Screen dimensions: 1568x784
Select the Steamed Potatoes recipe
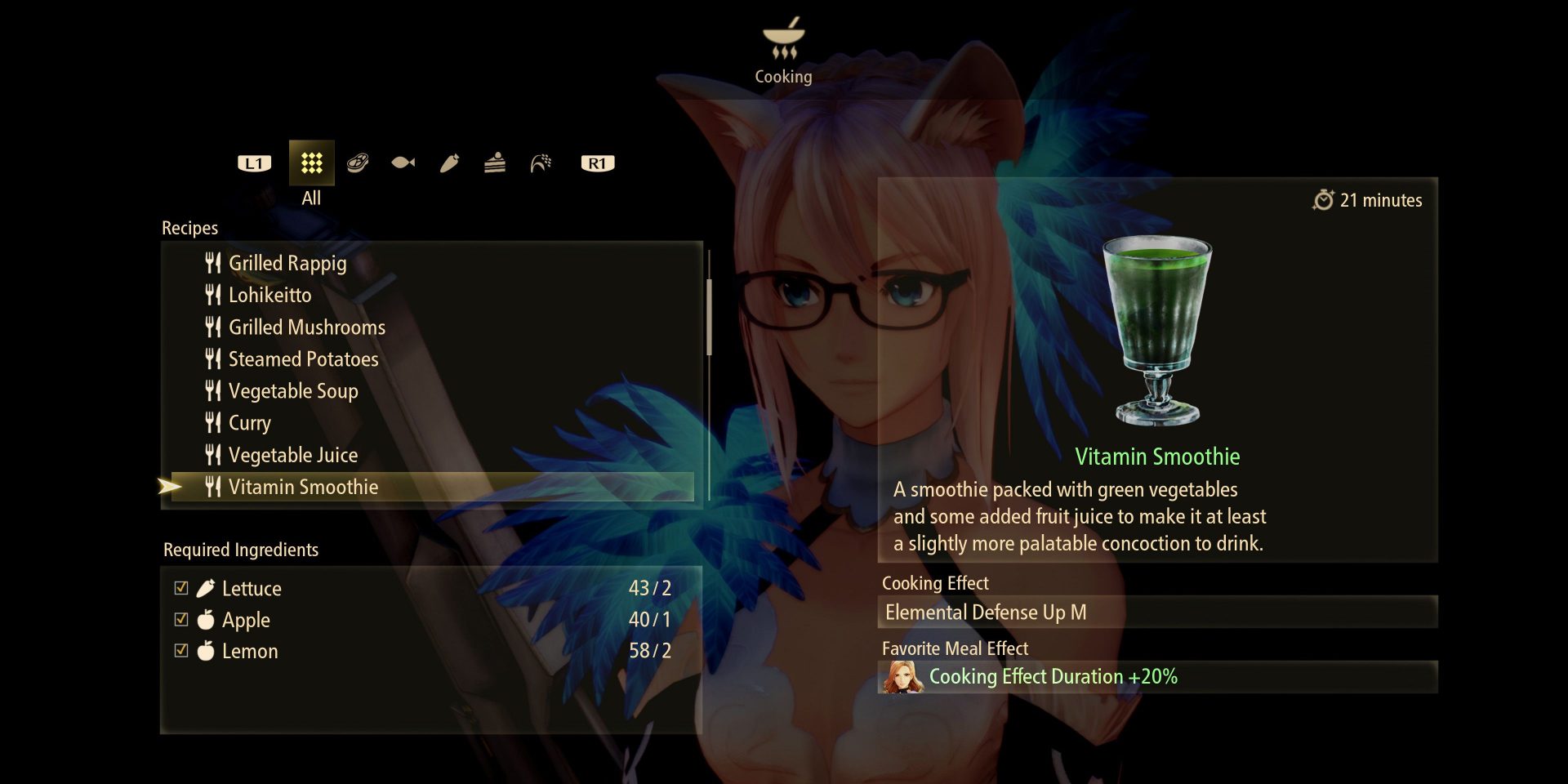point(303,359)
